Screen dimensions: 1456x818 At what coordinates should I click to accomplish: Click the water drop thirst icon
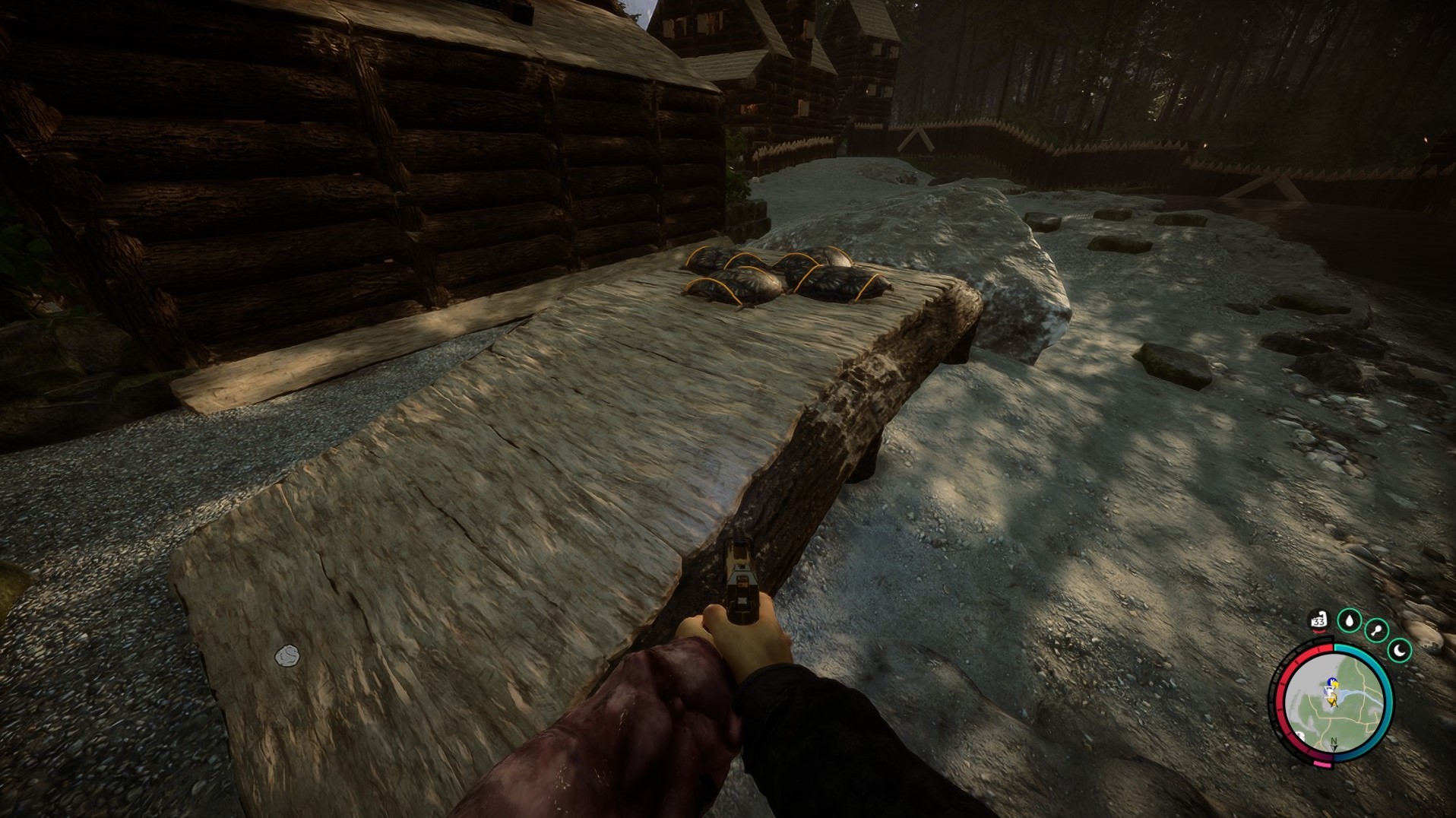(x=1349, y=620)
